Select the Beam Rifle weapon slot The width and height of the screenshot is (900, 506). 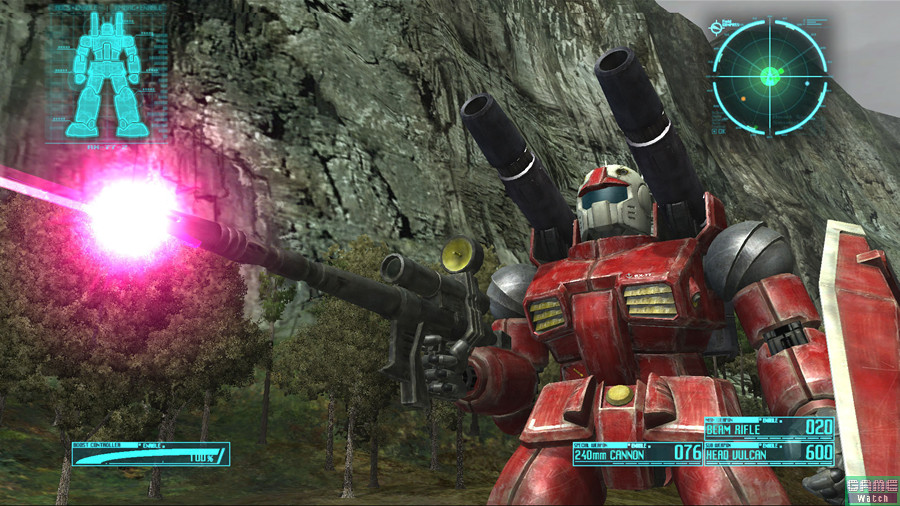[768, 429]
